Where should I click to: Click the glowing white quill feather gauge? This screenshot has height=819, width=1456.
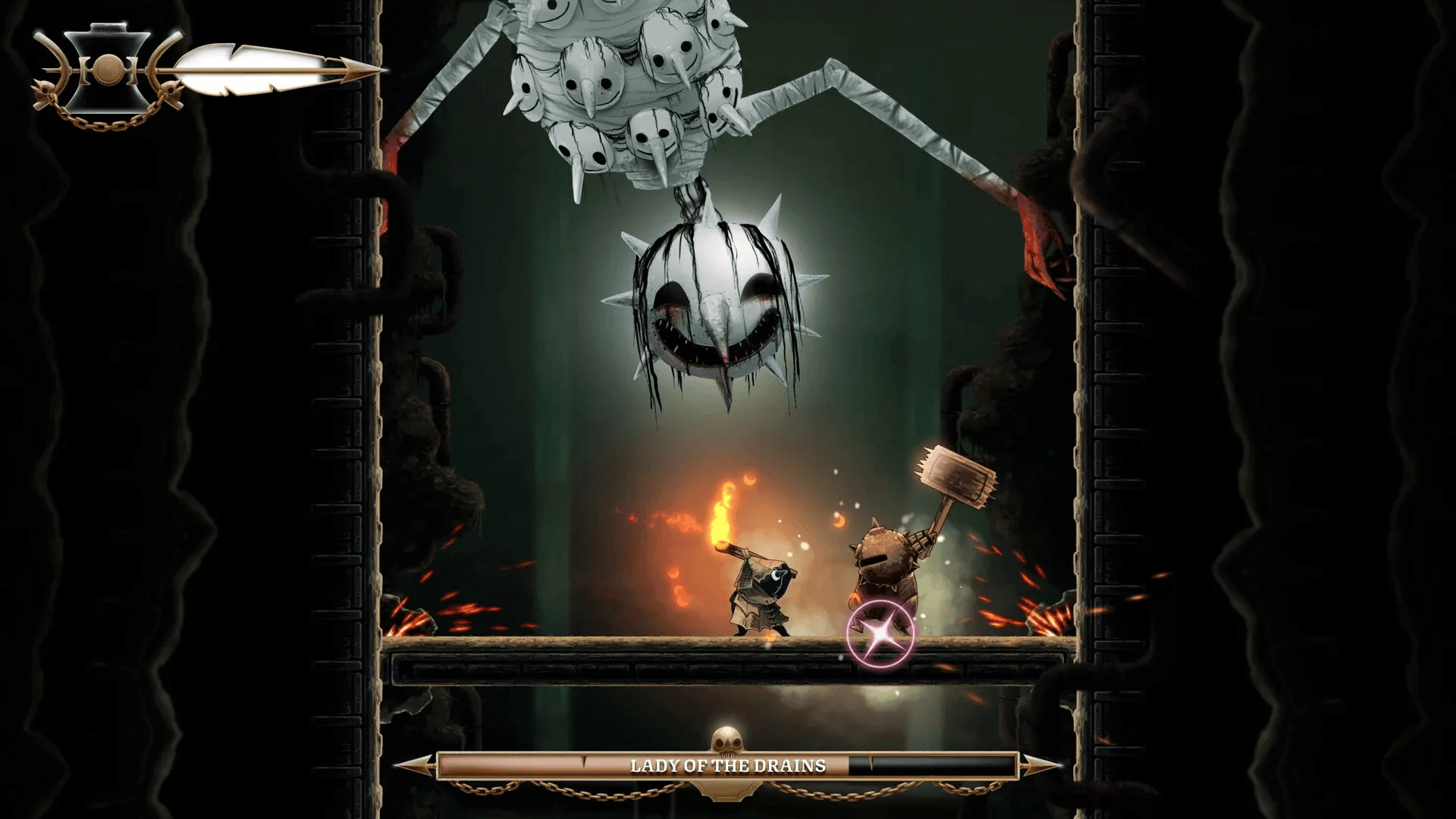point(250,68)
